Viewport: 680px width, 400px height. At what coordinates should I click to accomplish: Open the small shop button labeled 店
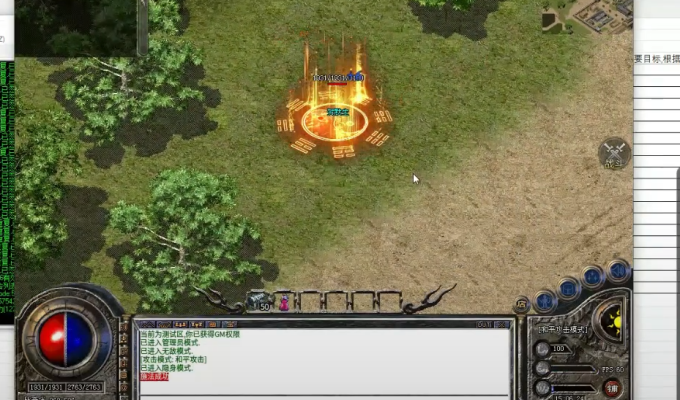click(522, 304)
